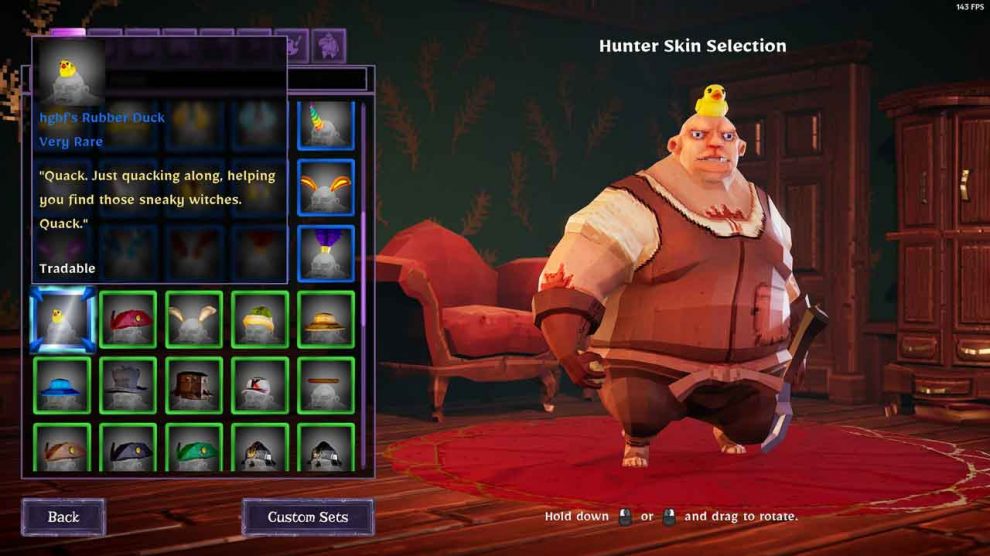
Task: Go back with the Back button
Action: (x=63, y=517)
